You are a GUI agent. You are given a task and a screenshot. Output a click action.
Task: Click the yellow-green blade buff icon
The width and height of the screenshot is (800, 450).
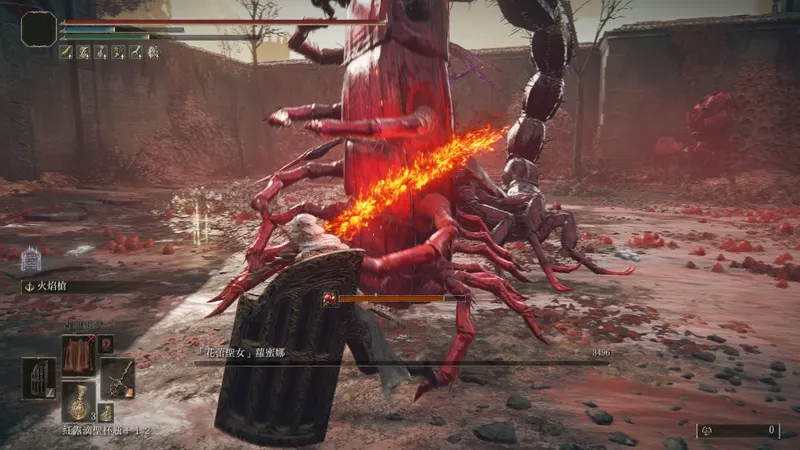(x=66, y=52)
